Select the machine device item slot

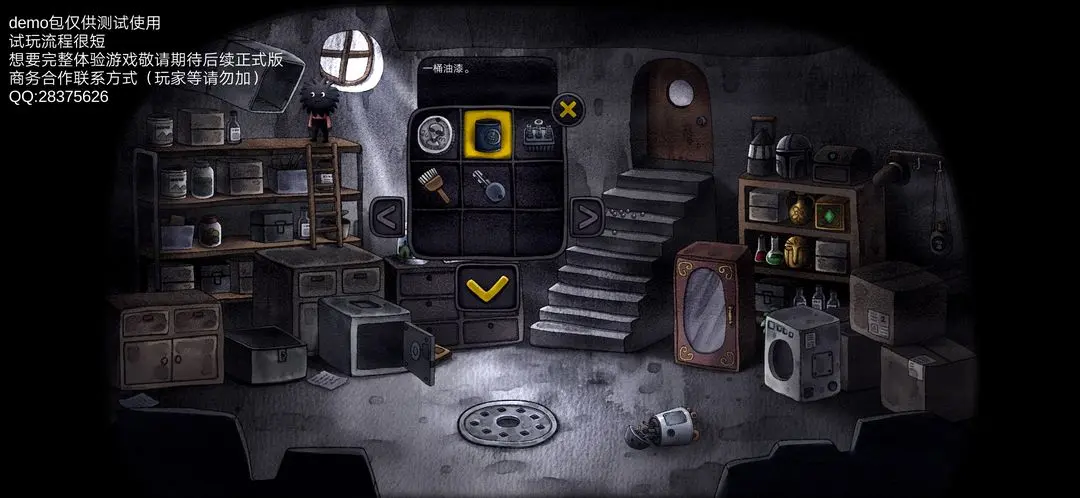tap(539, 134)
